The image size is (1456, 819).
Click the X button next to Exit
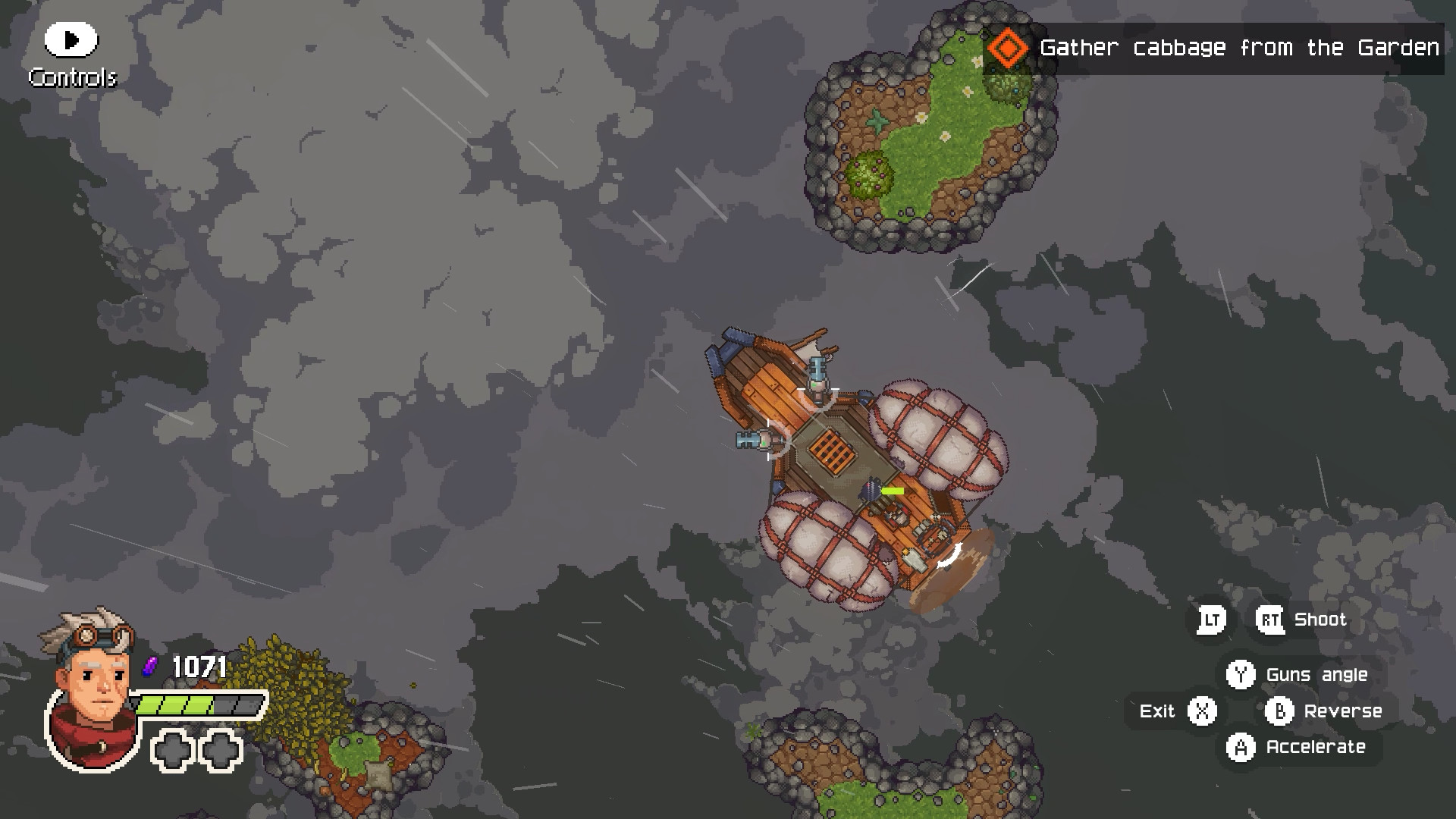coord(1202,711)
